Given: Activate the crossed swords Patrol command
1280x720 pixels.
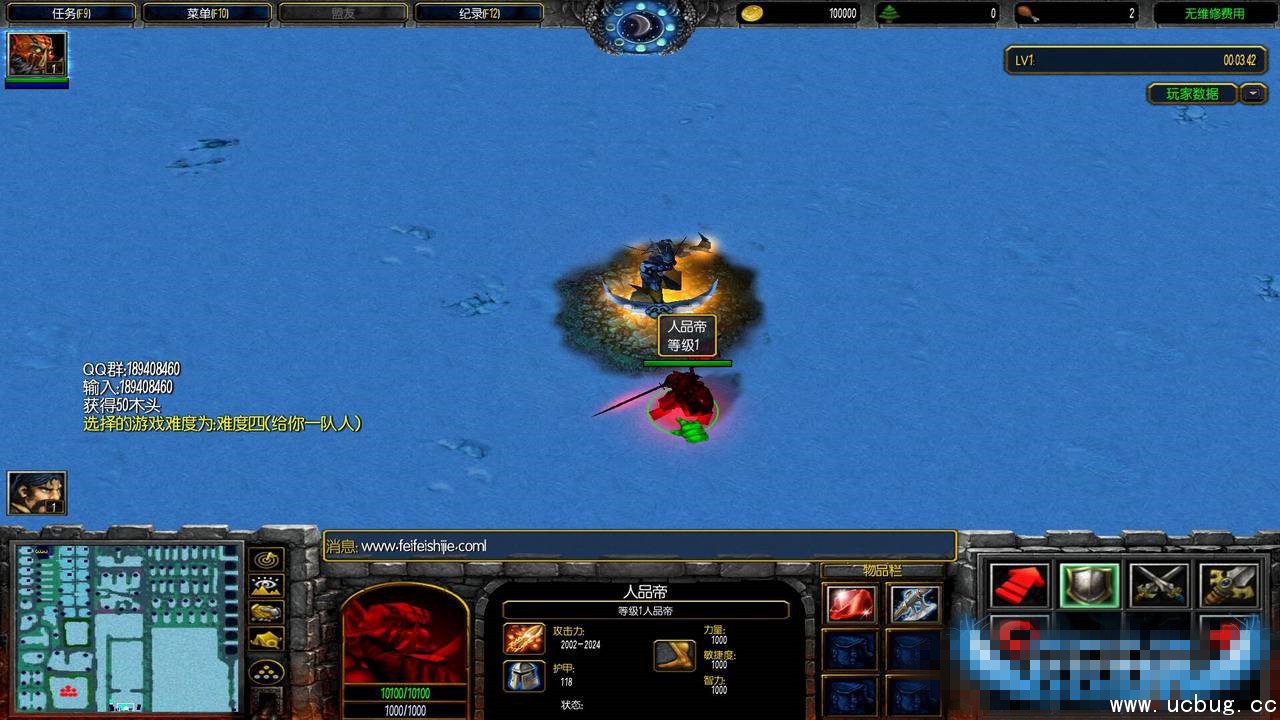Looking at the screenshot, I should pyautogui.click(x=1159, y=586).
